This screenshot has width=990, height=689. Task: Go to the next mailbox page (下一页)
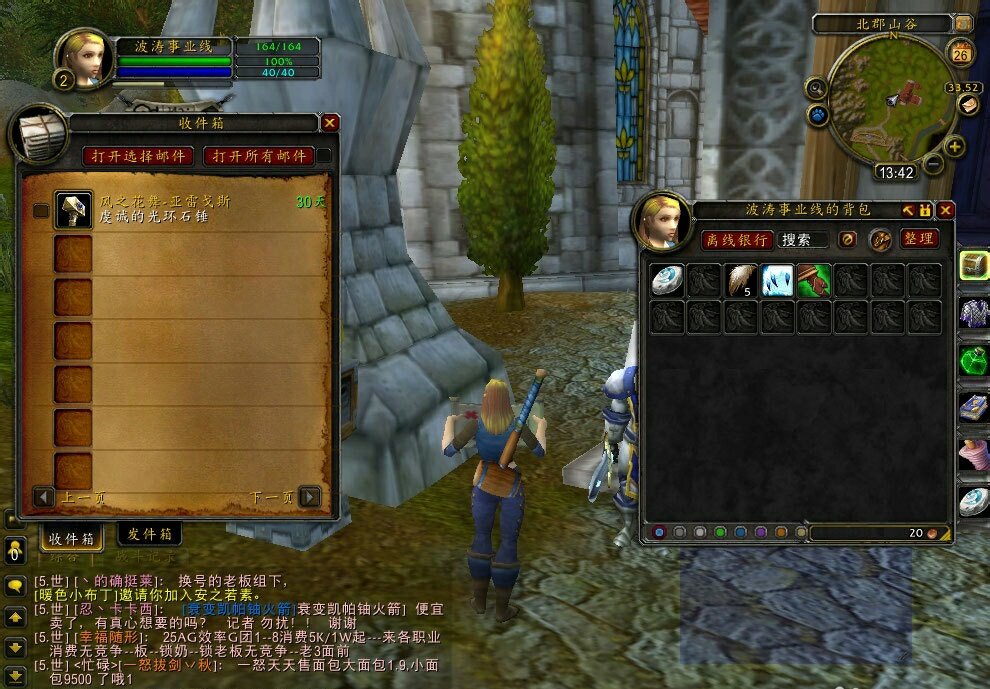[x=310, y=497]
